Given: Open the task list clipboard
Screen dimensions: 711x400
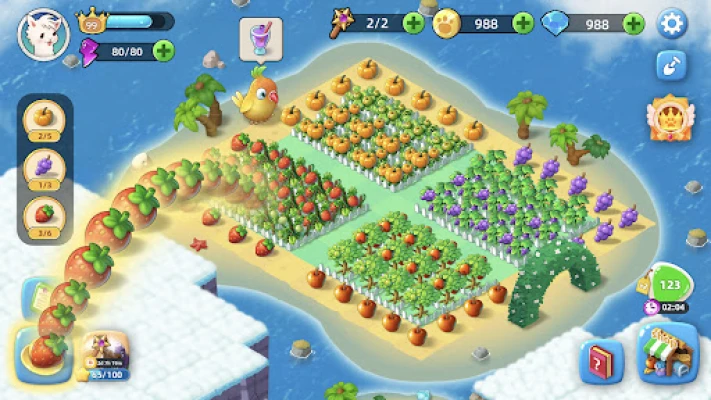Looking at the screenshot, I should click(38, 297).
